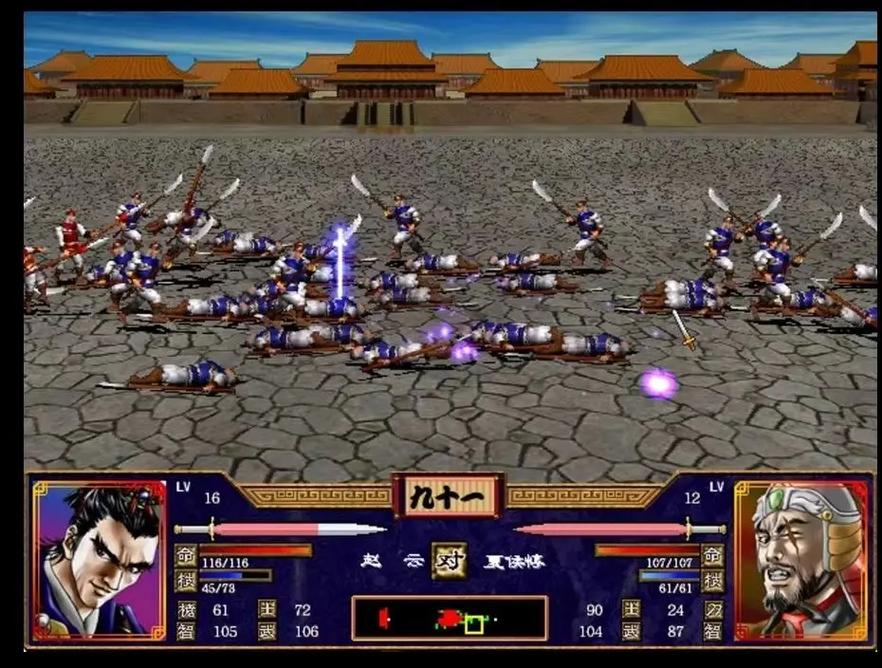The width and height of the screenshot is (882, 668).
Task: Click Zhao Yun's portrait on the left
Action: pos(98,560)
